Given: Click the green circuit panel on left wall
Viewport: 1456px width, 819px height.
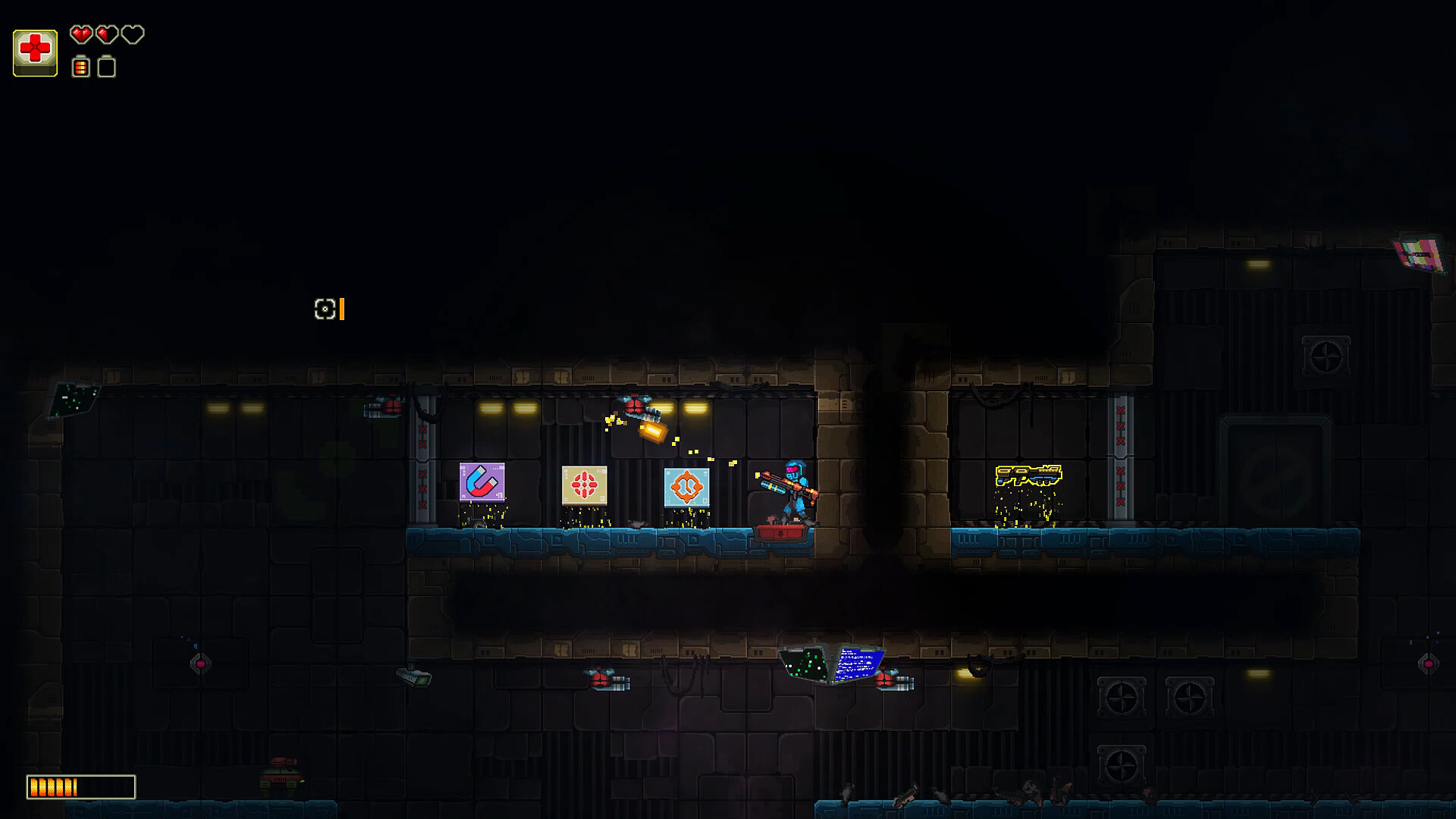Looking at the screenshot, I should [74, 398].
